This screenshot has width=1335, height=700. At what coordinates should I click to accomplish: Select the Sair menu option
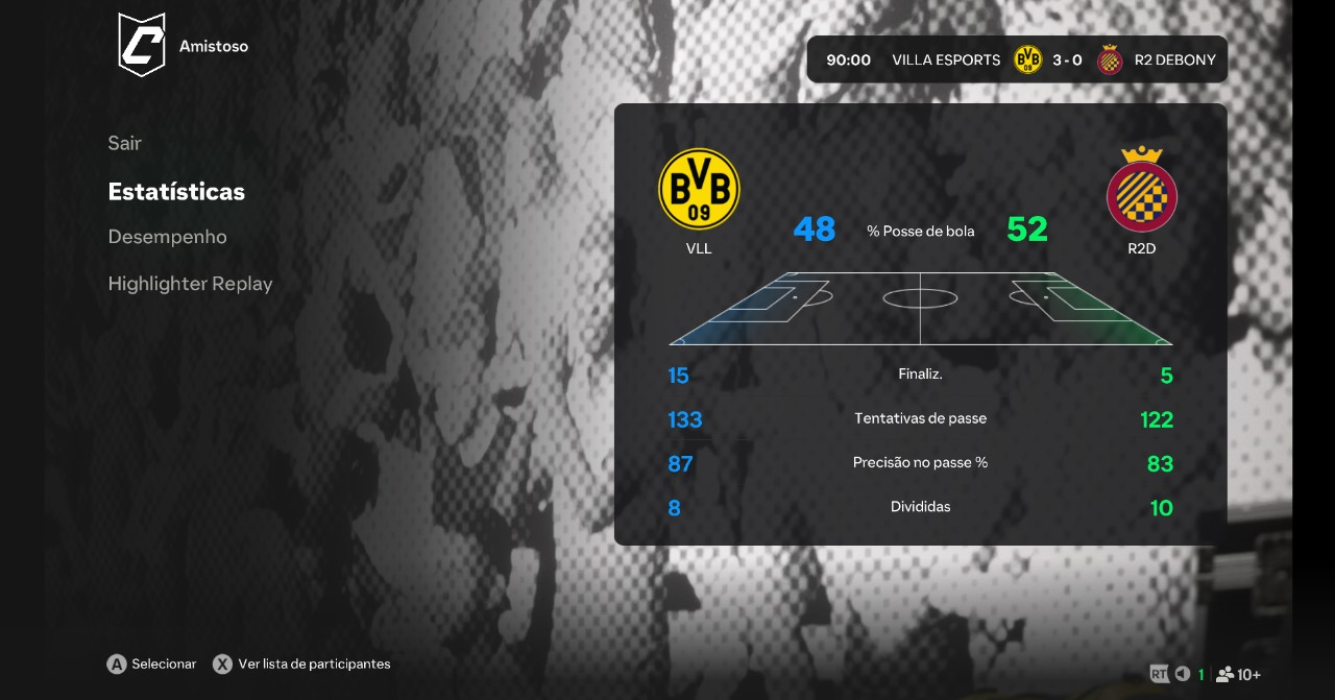pyautogui.click(x=125, y=143)
